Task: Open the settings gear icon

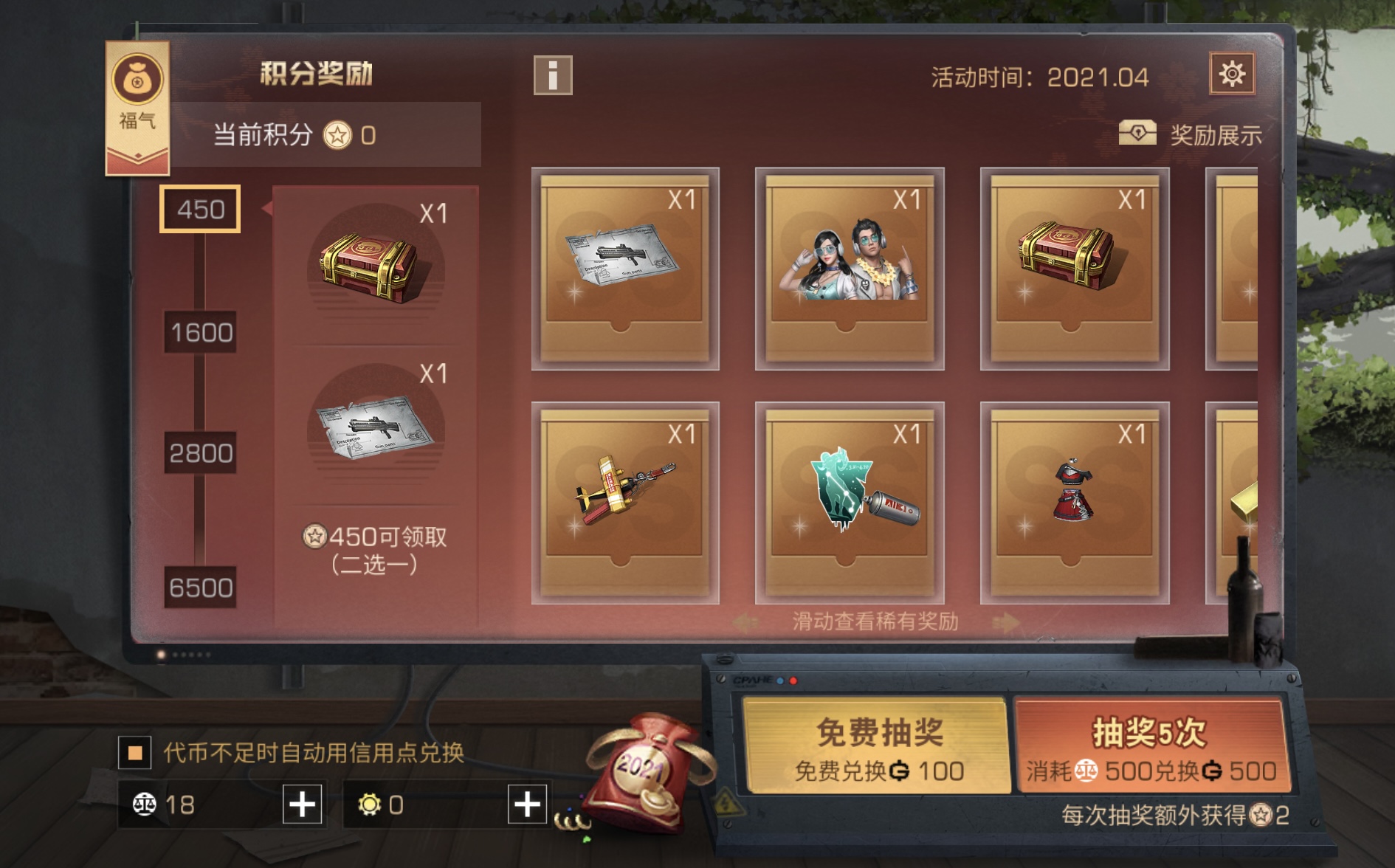Action: click(1234, 73)
